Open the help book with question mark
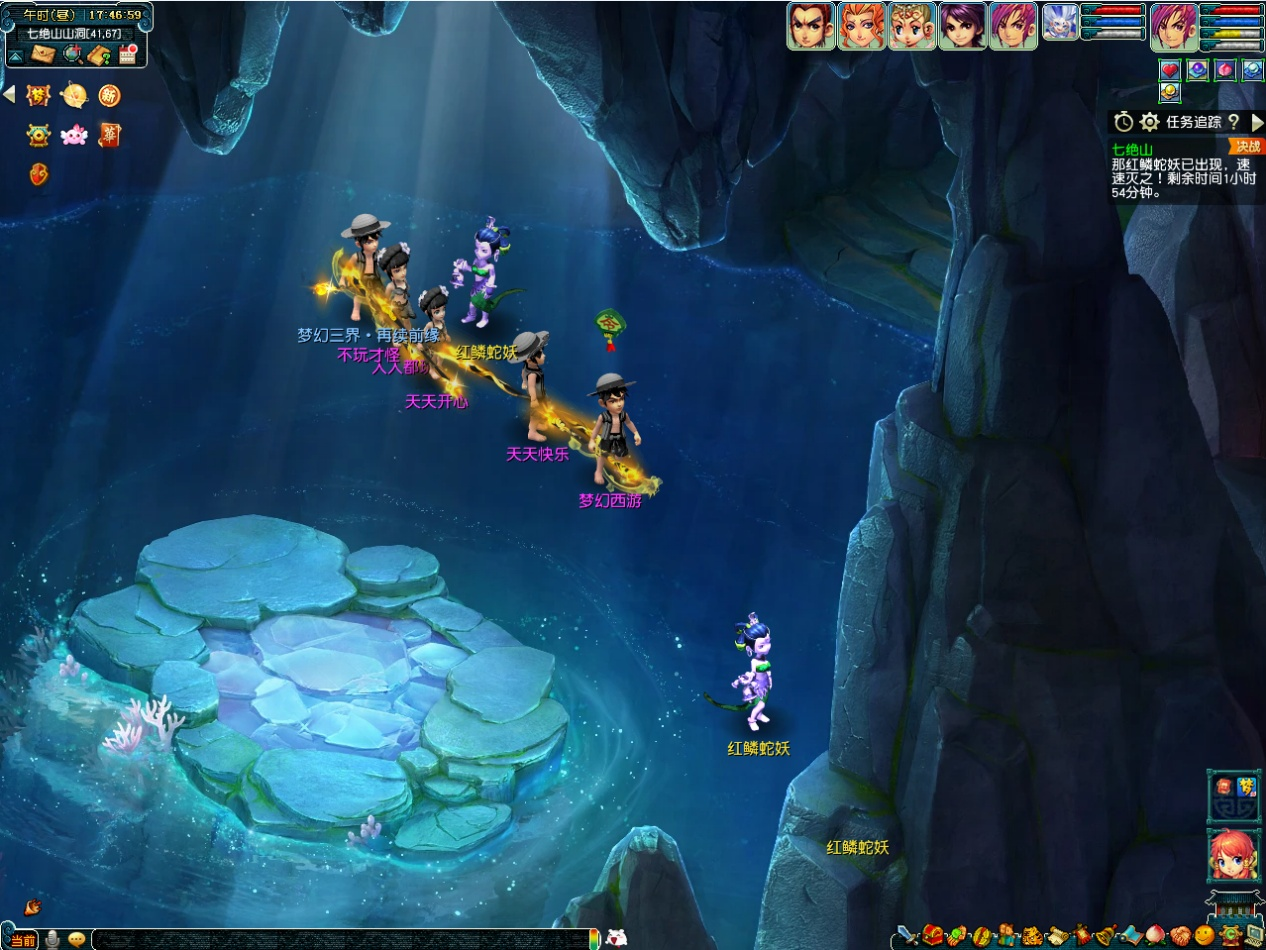Viewport: 1266px width, 950px height. tap(100, 55)
